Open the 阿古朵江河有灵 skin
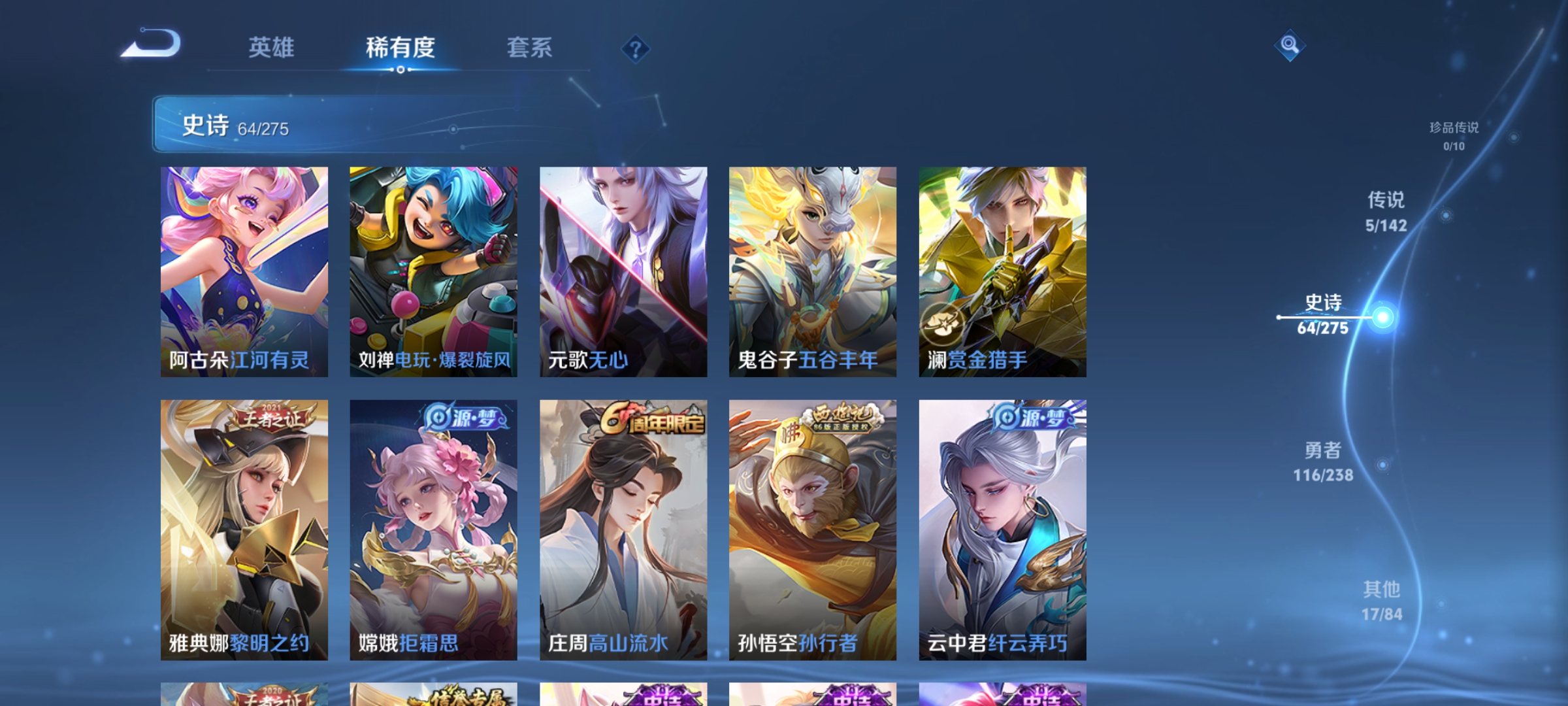 (245, 271)
